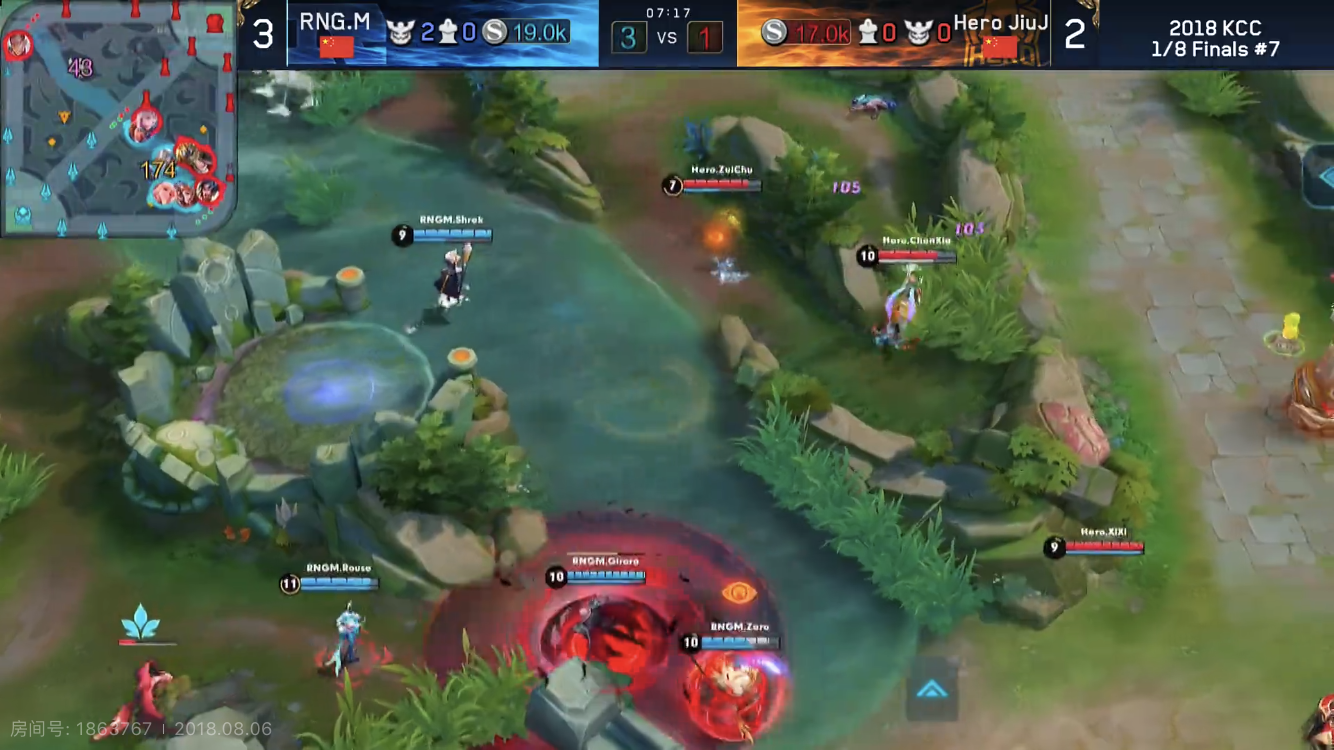This screenshot has width=1334, height=750.
Task: Open the side panel arrow on the right edge
Action: (1320, 176)
